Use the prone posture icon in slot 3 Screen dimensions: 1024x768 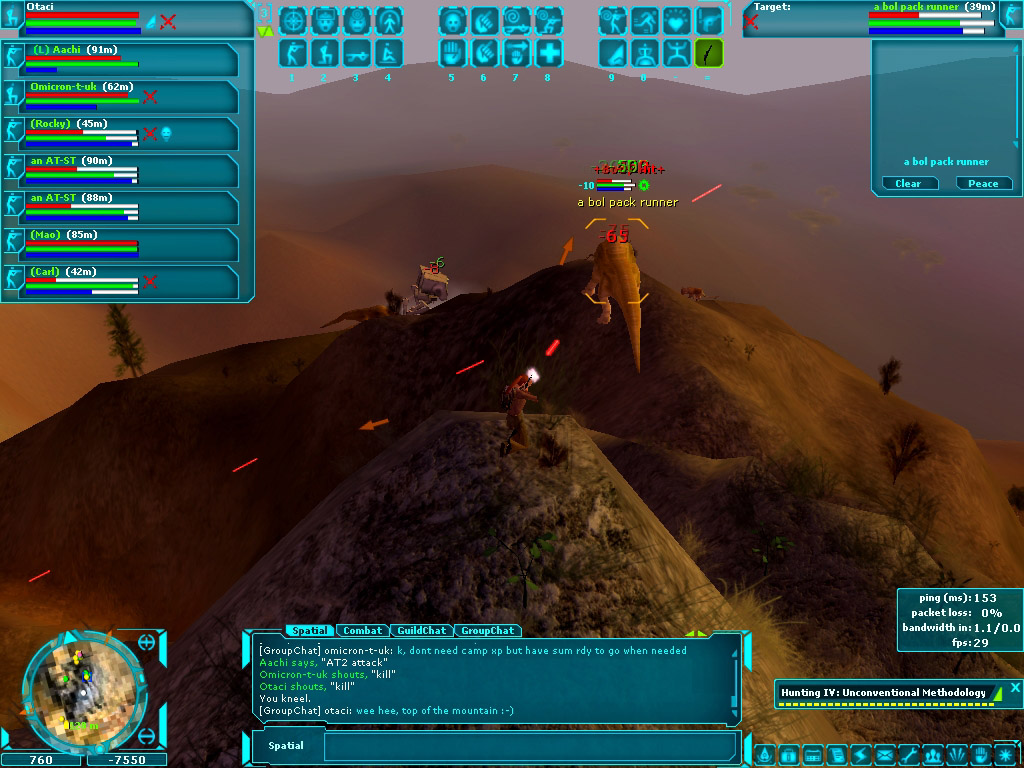(x=356, y=52)
